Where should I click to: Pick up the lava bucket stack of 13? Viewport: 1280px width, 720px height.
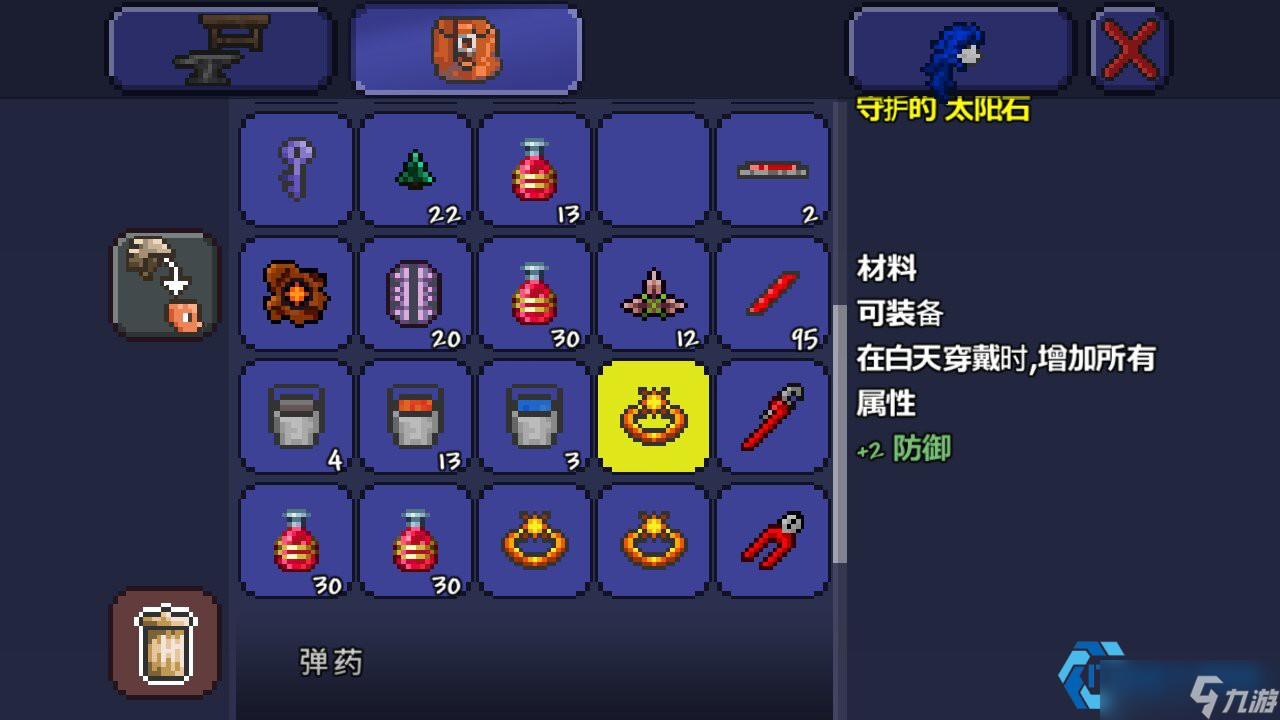[415, 416]
